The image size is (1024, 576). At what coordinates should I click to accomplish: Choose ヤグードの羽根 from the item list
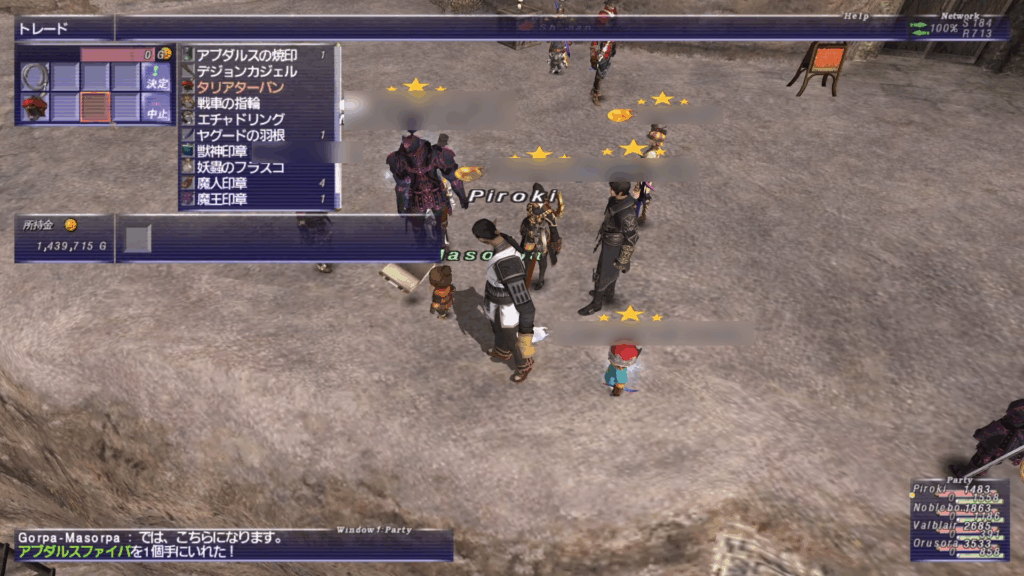coord(240,135)
